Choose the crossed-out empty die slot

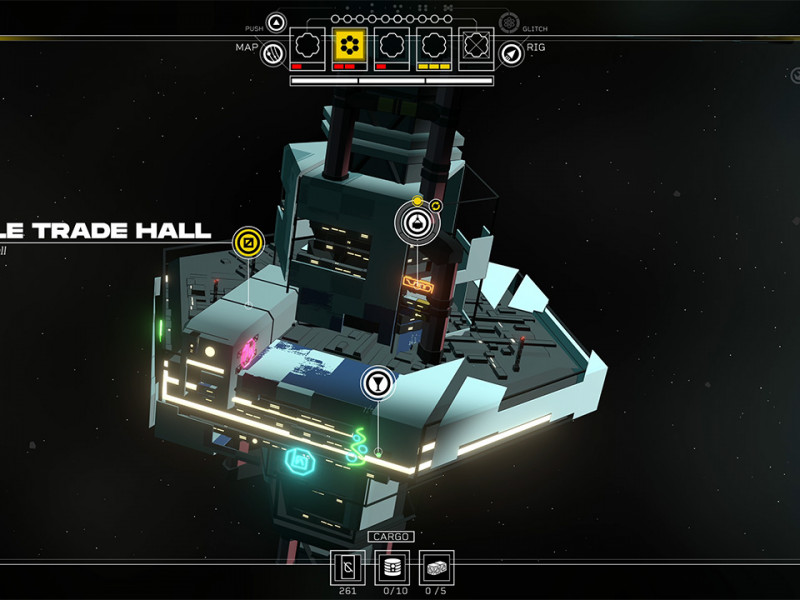point(476,47)
